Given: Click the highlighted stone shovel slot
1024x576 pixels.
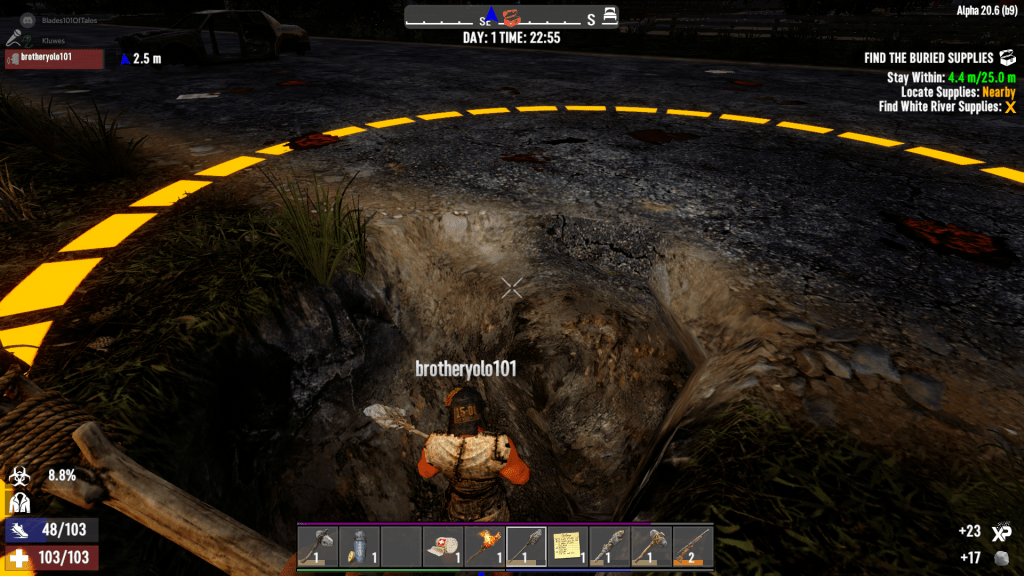Looking at the screenshot, I should [526, 547].
